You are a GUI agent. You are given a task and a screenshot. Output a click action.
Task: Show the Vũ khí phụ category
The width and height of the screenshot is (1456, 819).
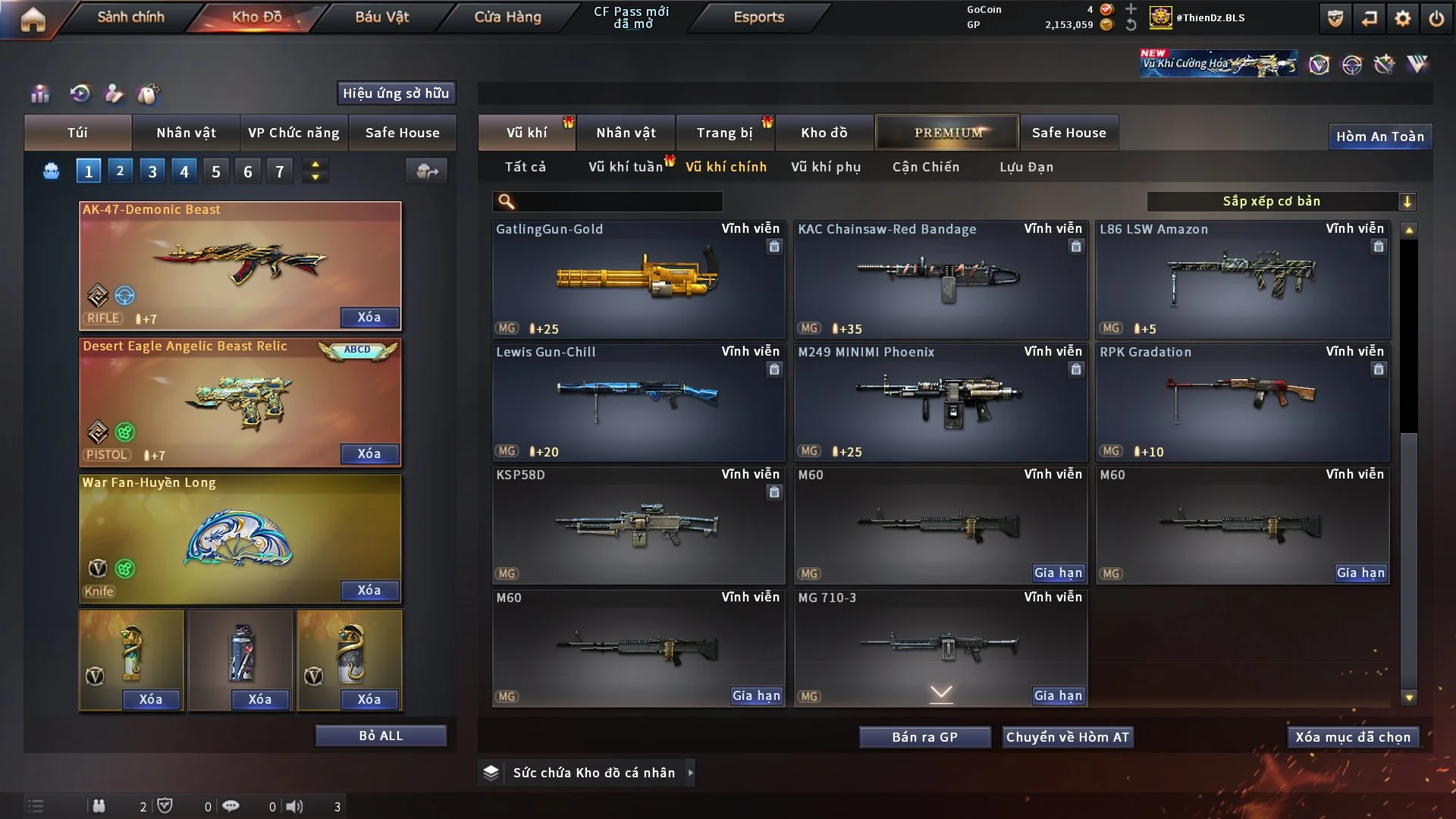point(825,167)
